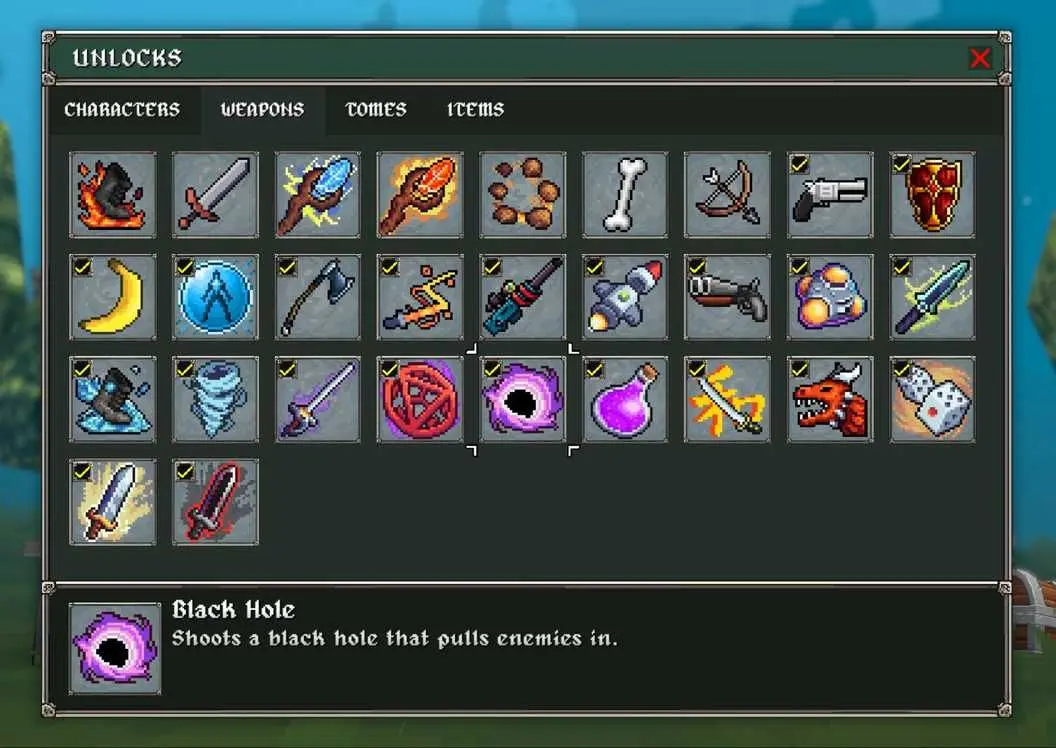1056x748 pixels.
Task: Switch to the Characters tab
Action: pos(122,110)
